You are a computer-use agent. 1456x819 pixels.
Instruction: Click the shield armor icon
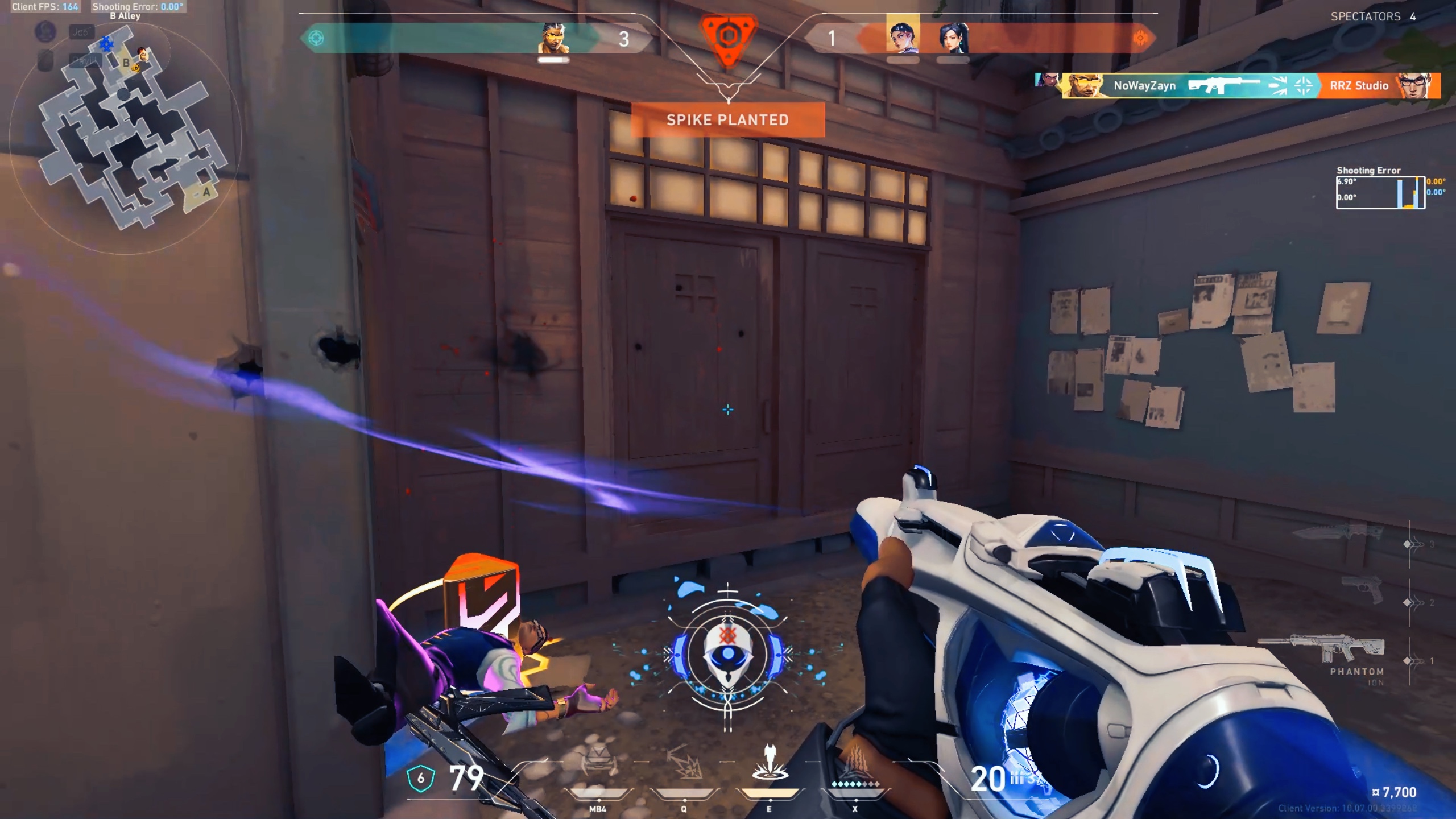[x=421, y=778]
